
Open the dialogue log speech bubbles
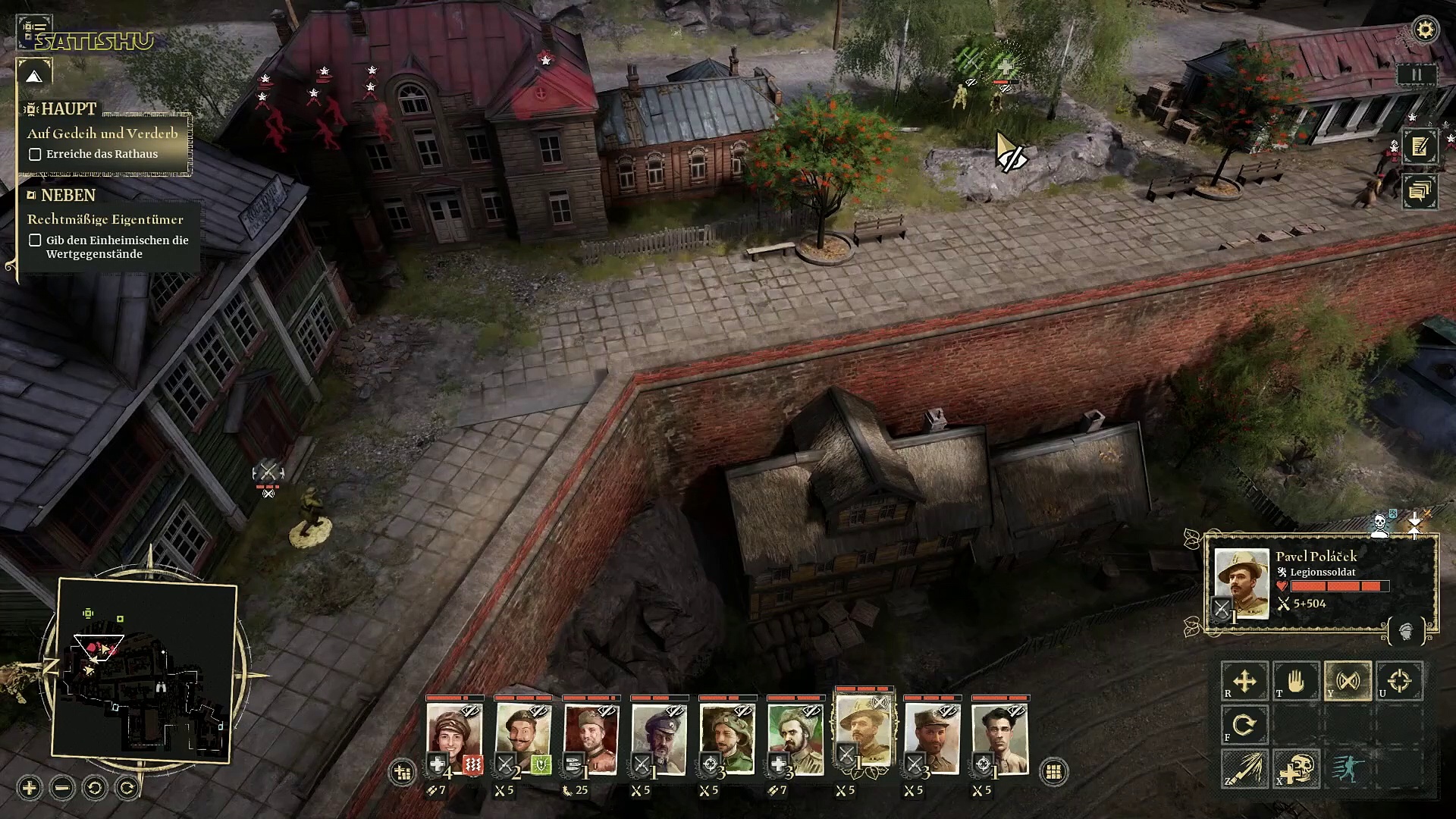click(x=1420, y=191)
